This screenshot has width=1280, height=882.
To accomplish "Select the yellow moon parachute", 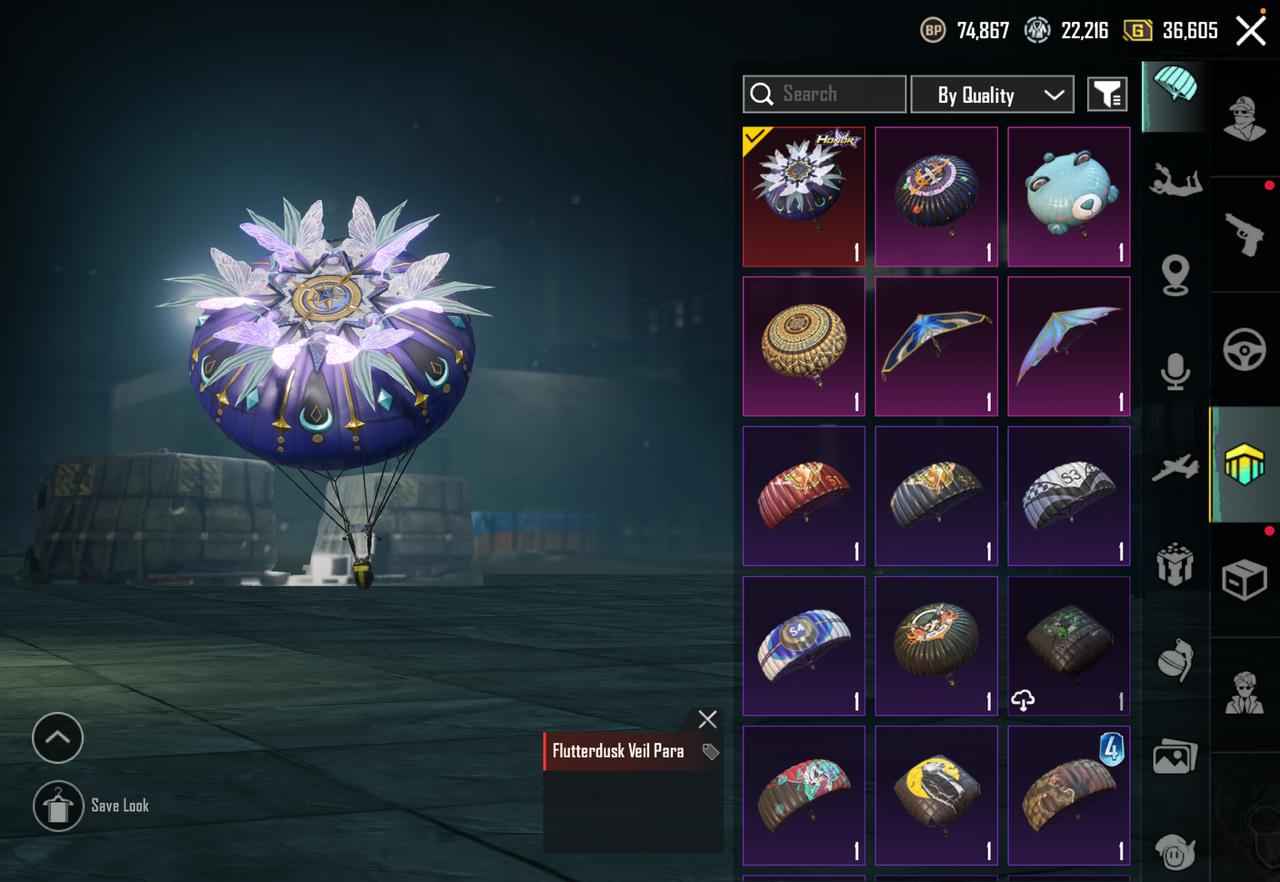I will tap(936, 796).
